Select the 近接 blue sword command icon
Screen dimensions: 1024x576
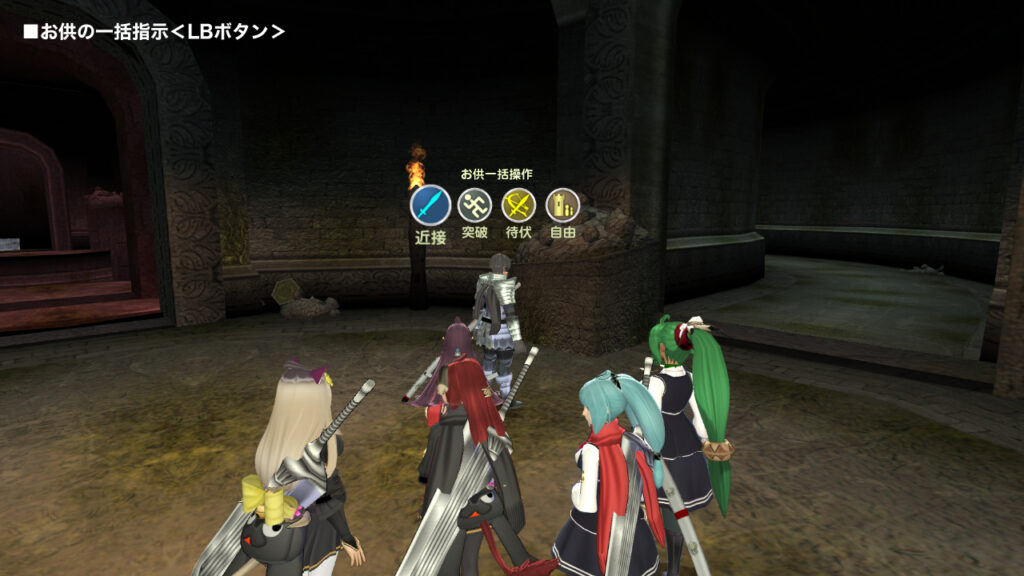tap(430, 206)
